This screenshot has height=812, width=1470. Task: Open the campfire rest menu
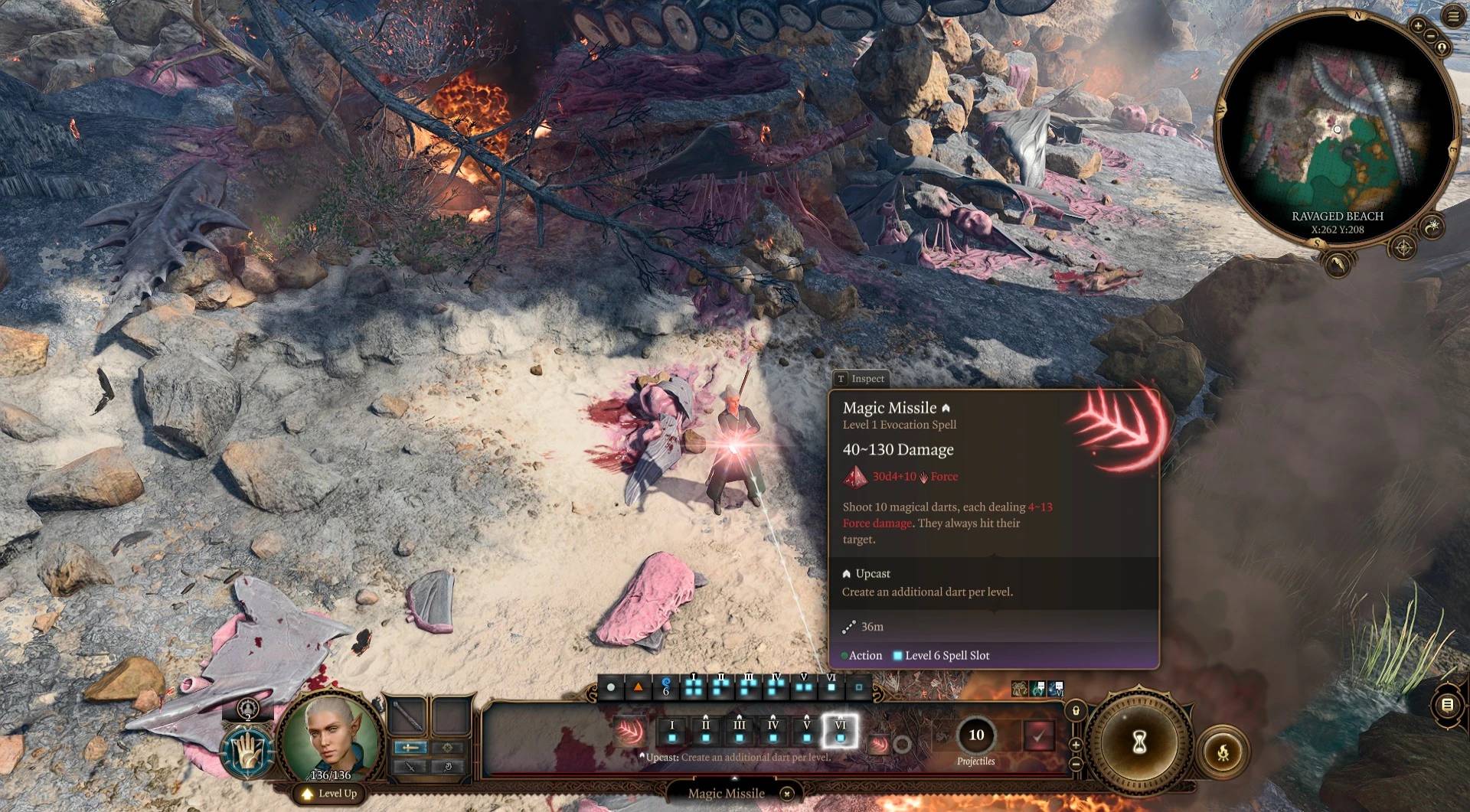pos(1223,752)
